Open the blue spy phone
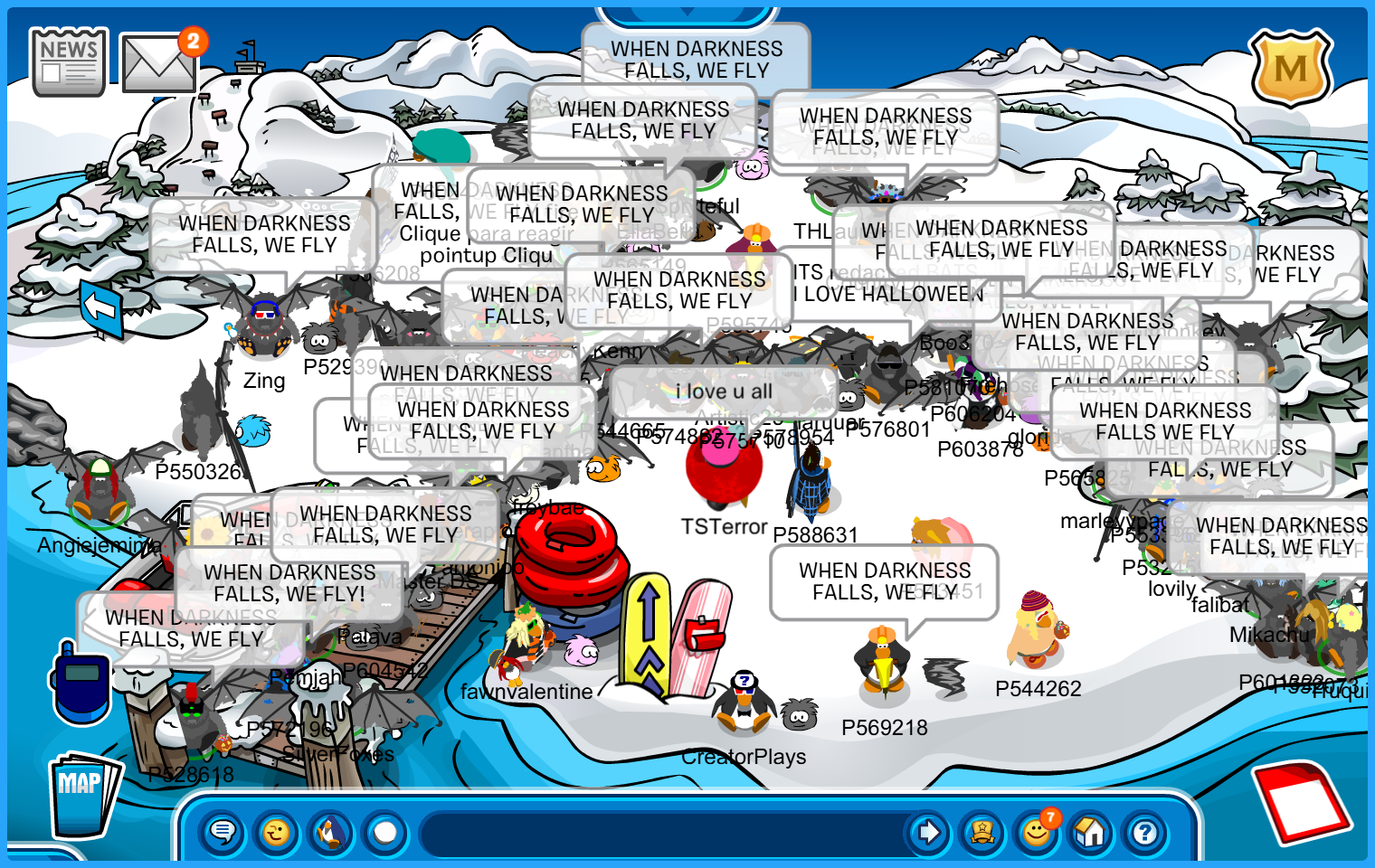The width and height of the screenshot is (1375, 868). click(81, 681)
